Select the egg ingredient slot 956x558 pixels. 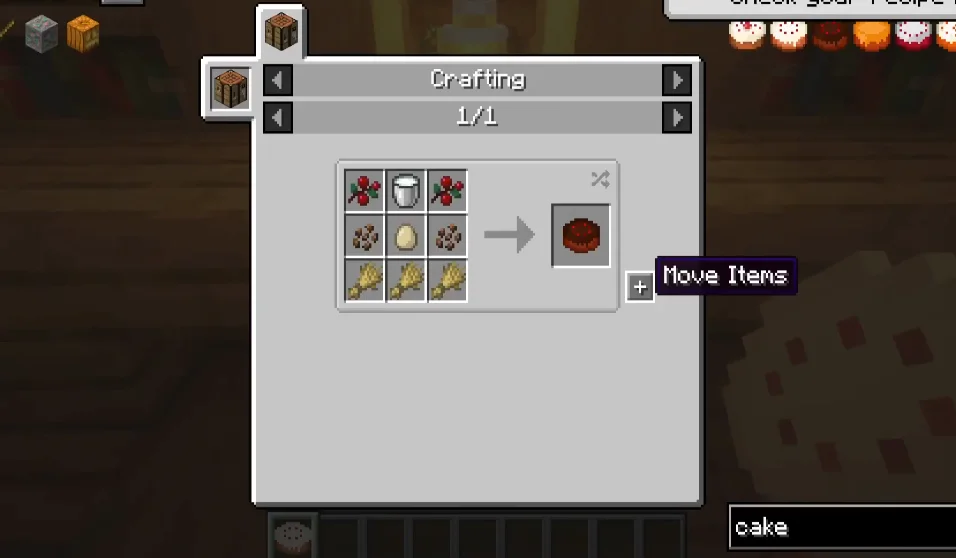[x=406, y=236]
